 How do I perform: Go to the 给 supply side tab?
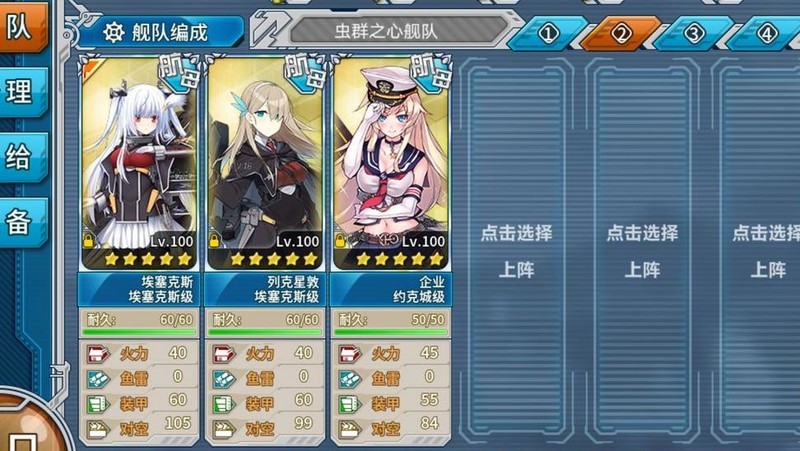[22, 157]
